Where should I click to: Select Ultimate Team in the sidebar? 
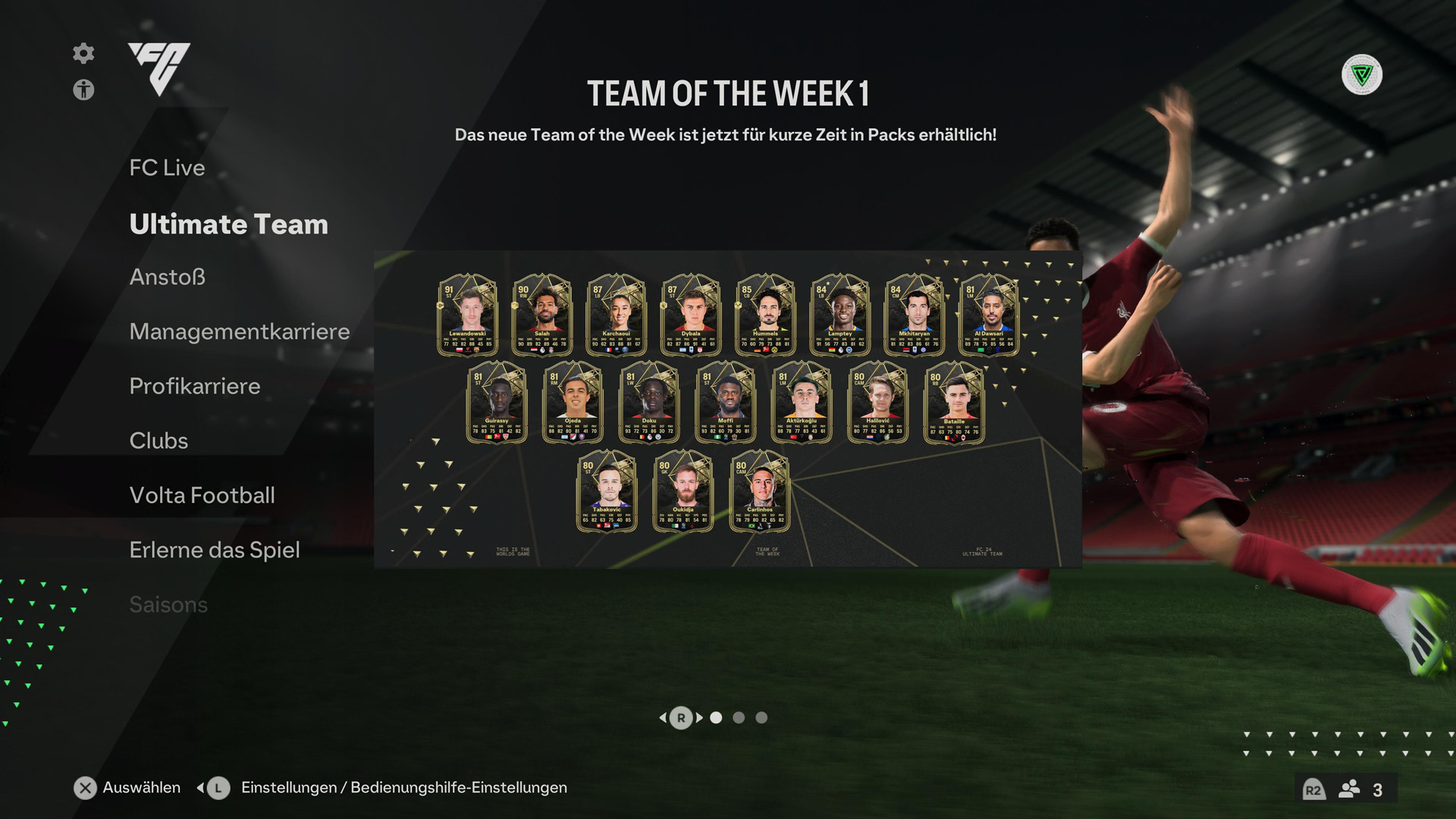(228, 224)
